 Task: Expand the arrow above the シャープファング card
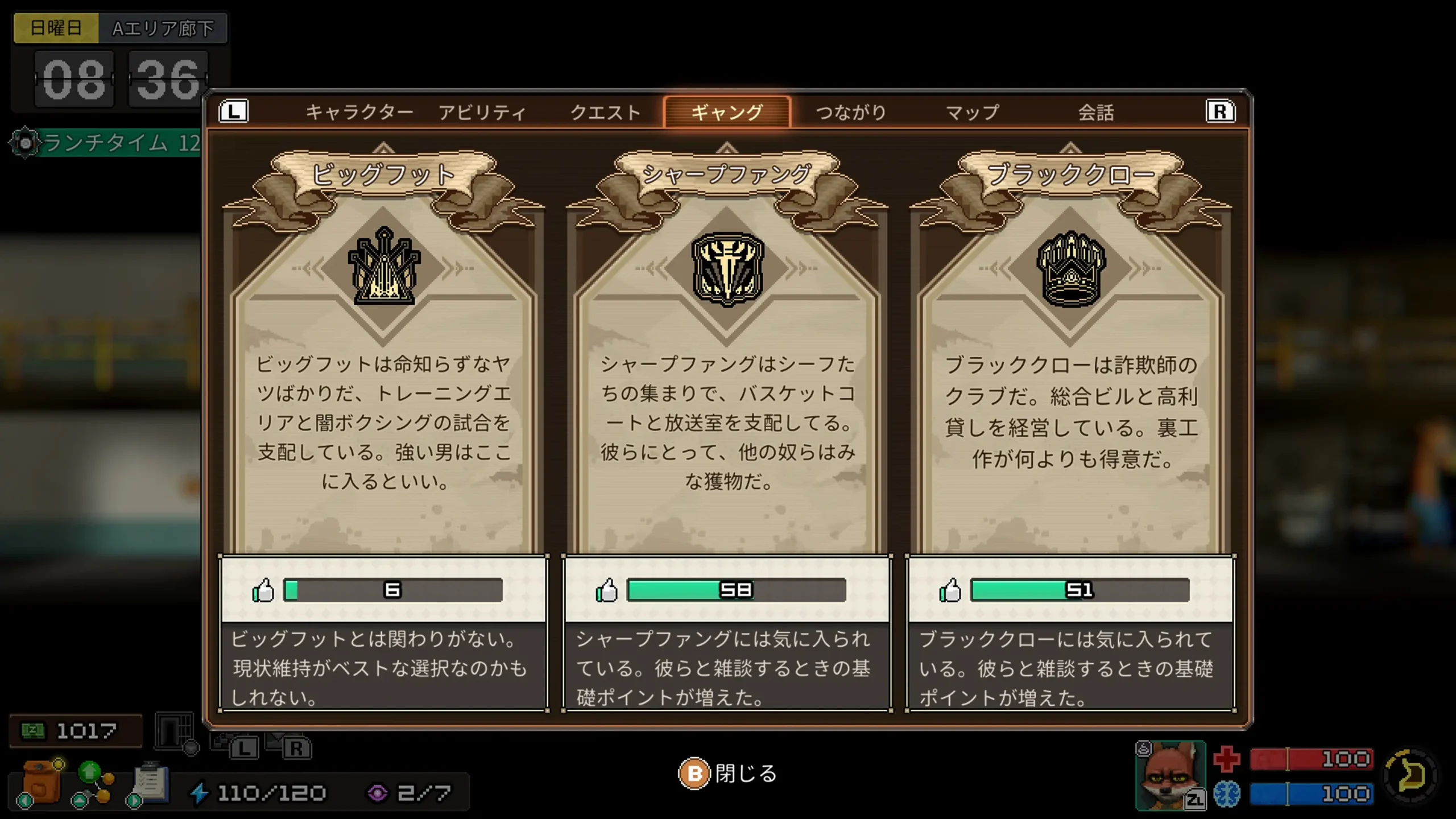[727, 147]
